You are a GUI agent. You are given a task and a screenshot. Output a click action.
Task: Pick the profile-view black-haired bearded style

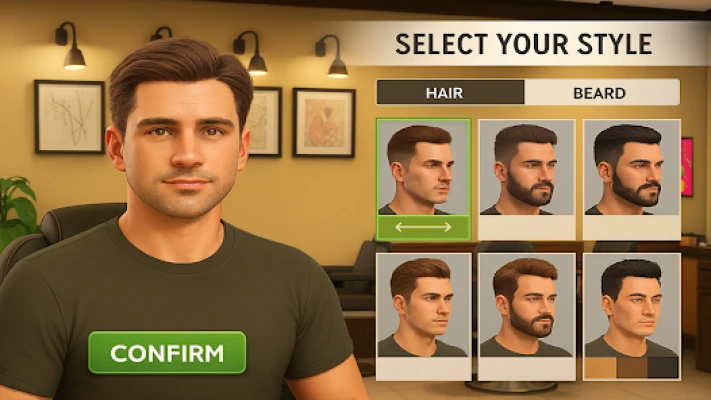(631, 168)
